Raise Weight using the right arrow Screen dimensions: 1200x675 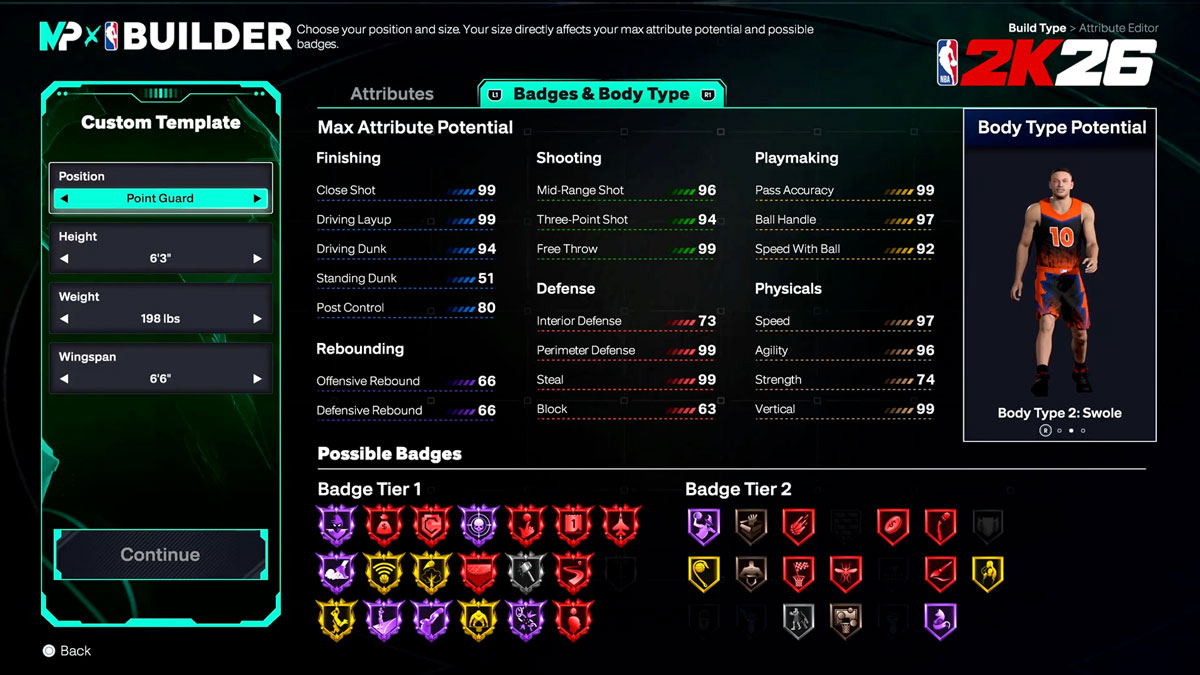(257, 319)
